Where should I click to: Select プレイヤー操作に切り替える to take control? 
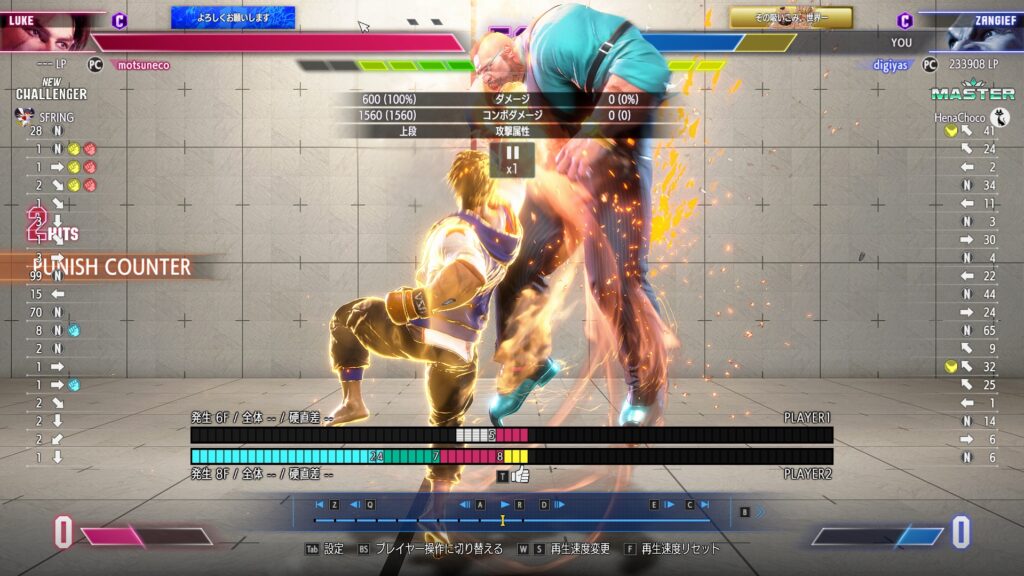(438, 549)
